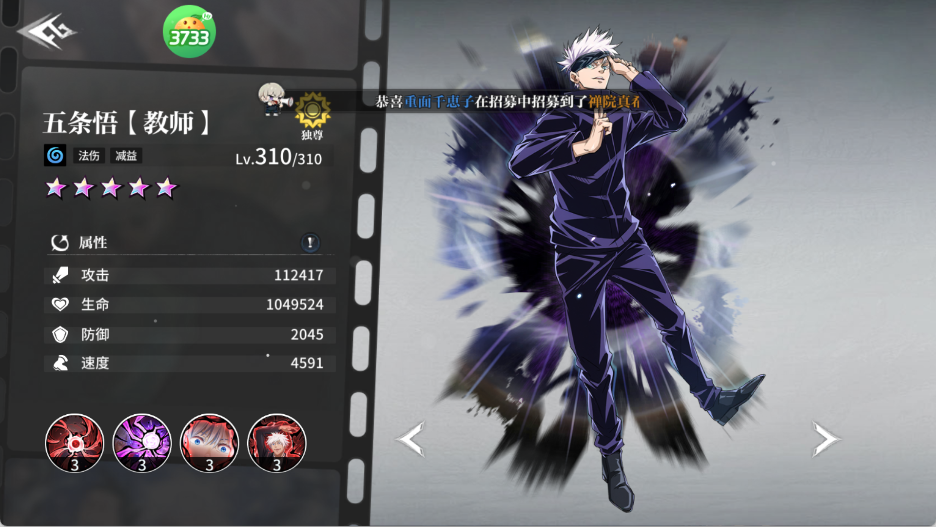Click the 减益 tag
The height and width of the screenshot is (527, 936).
(124, 156)
